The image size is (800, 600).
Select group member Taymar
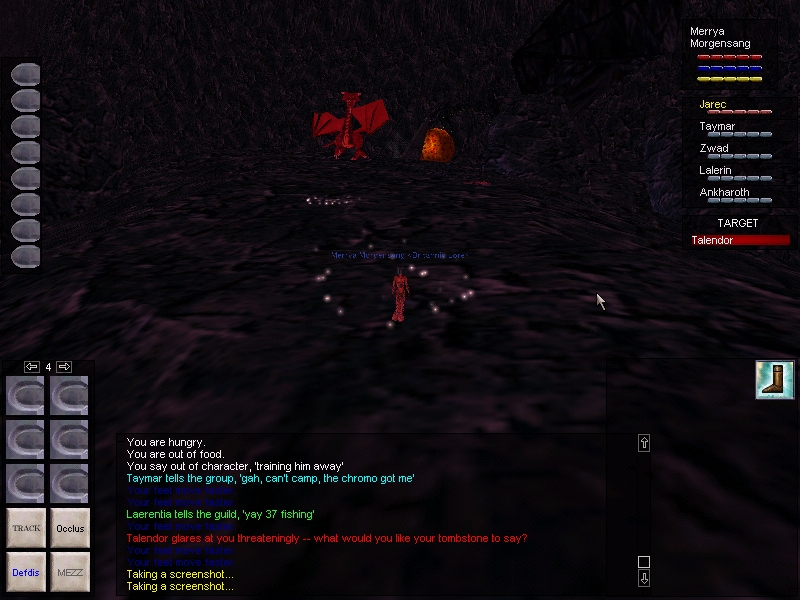pos(717,127)
